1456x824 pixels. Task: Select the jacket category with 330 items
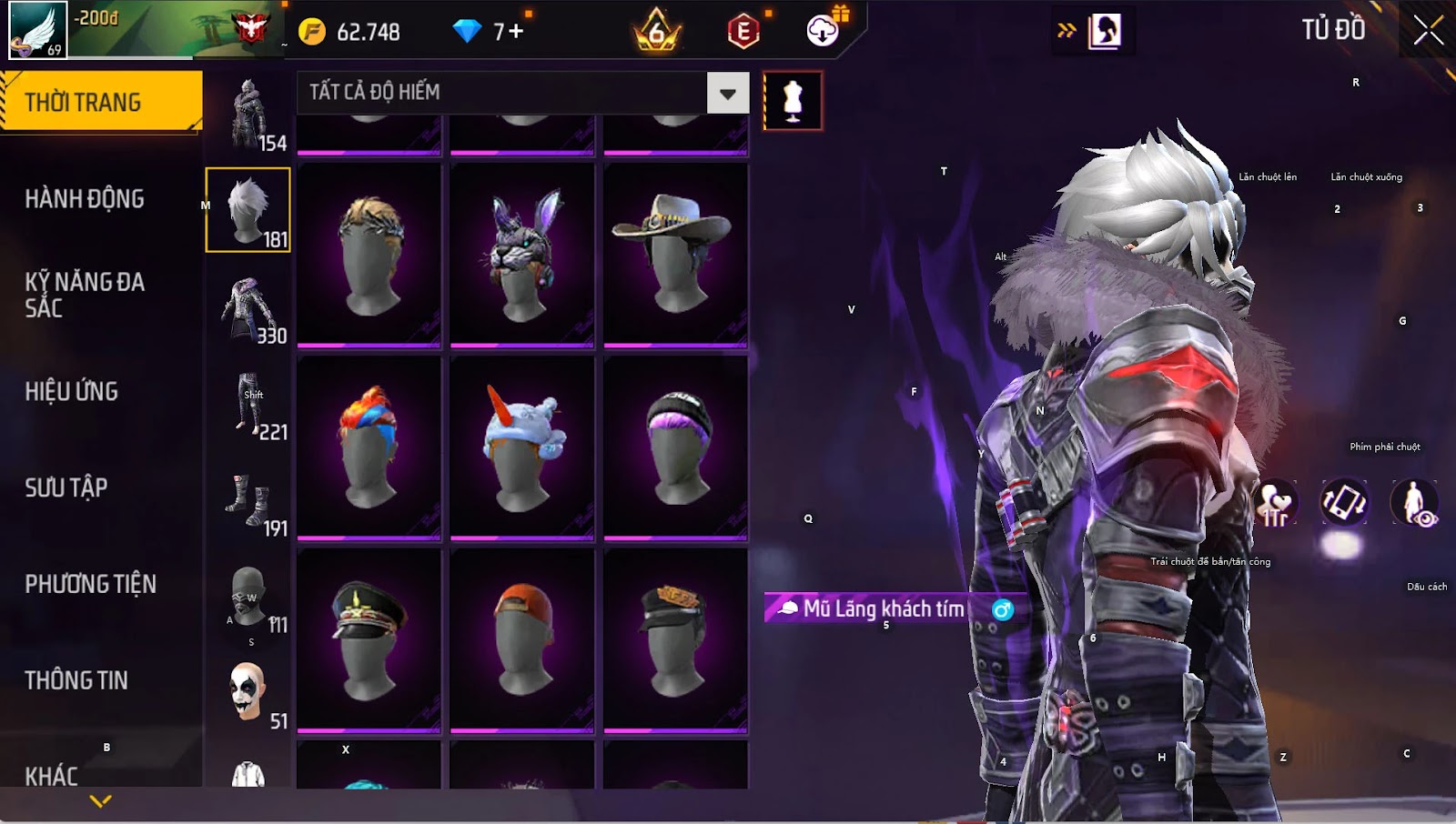[x=248, y=307]
